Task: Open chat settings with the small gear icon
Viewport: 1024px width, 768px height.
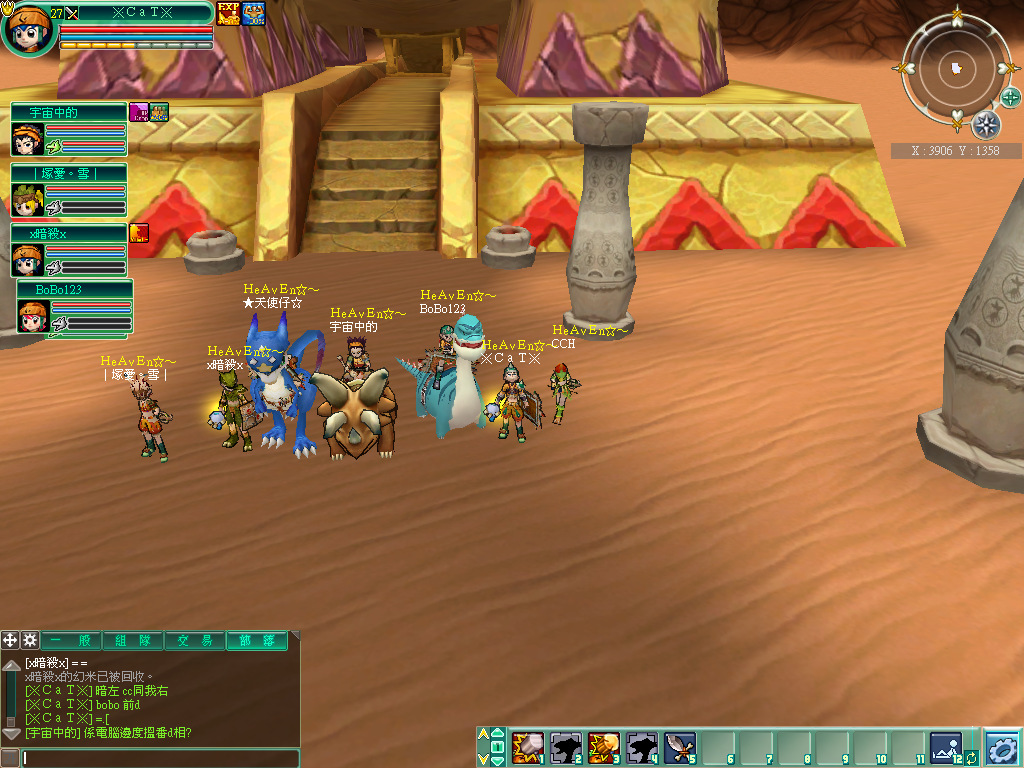Action: (30, 640)
